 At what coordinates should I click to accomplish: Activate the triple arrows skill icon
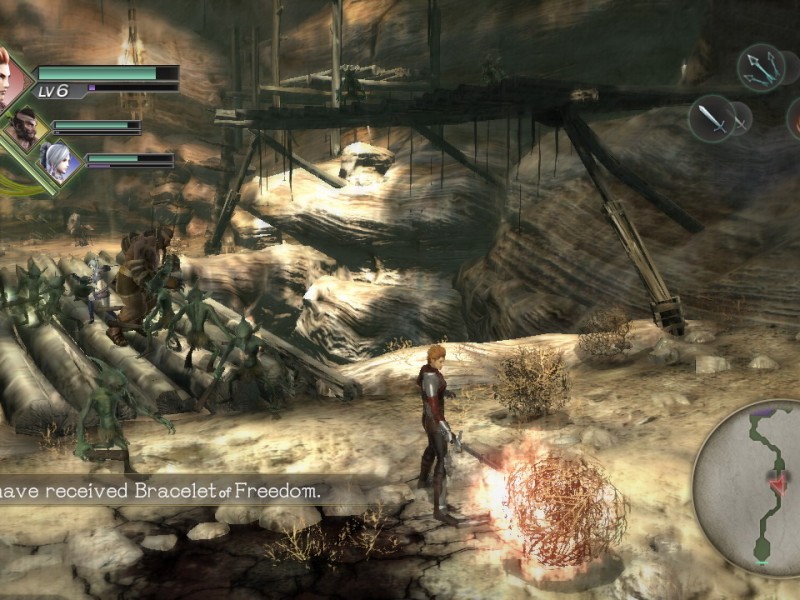(761, 67)
